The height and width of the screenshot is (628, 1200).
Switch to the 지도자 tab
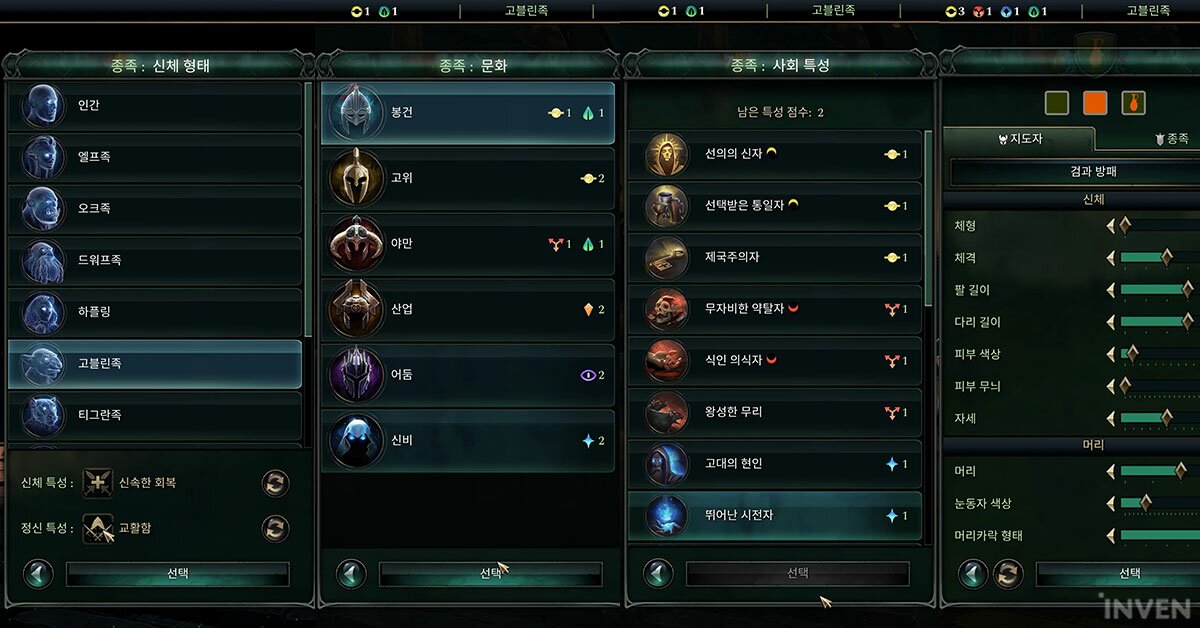(1020, 139)
